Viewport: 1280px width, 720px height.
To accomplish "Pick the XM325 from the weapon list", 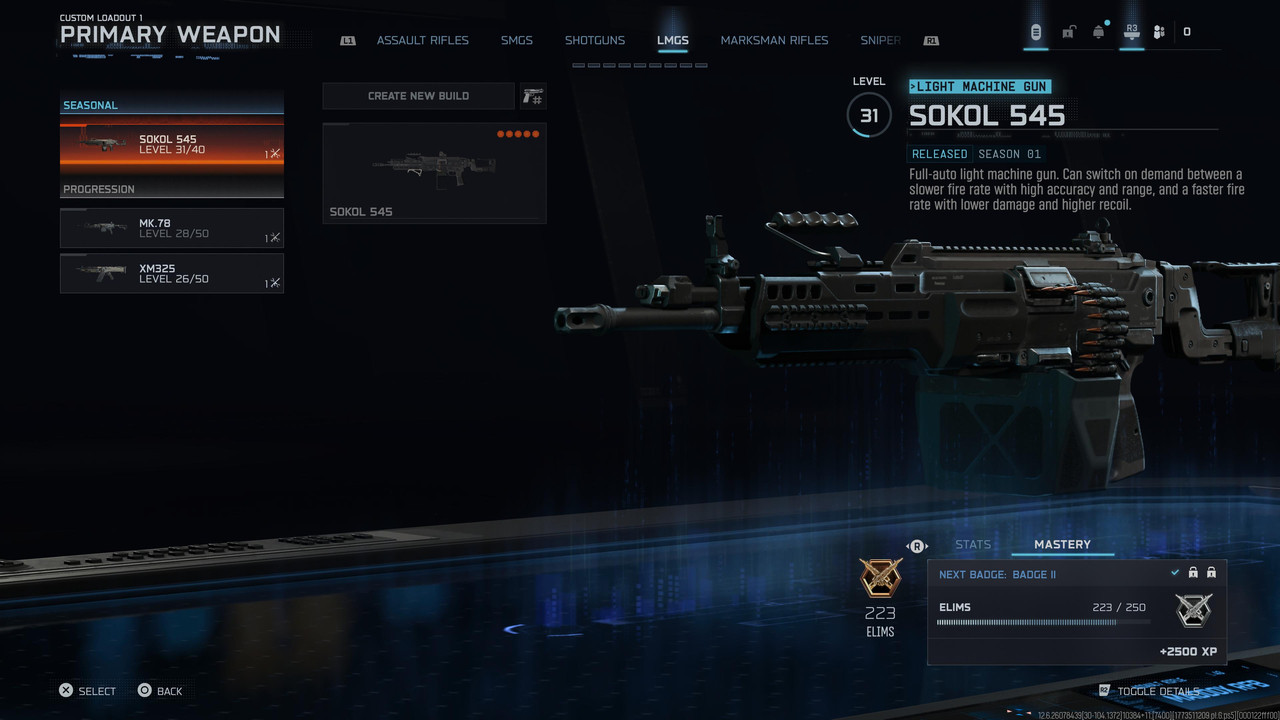I will [x=172, y=273].
